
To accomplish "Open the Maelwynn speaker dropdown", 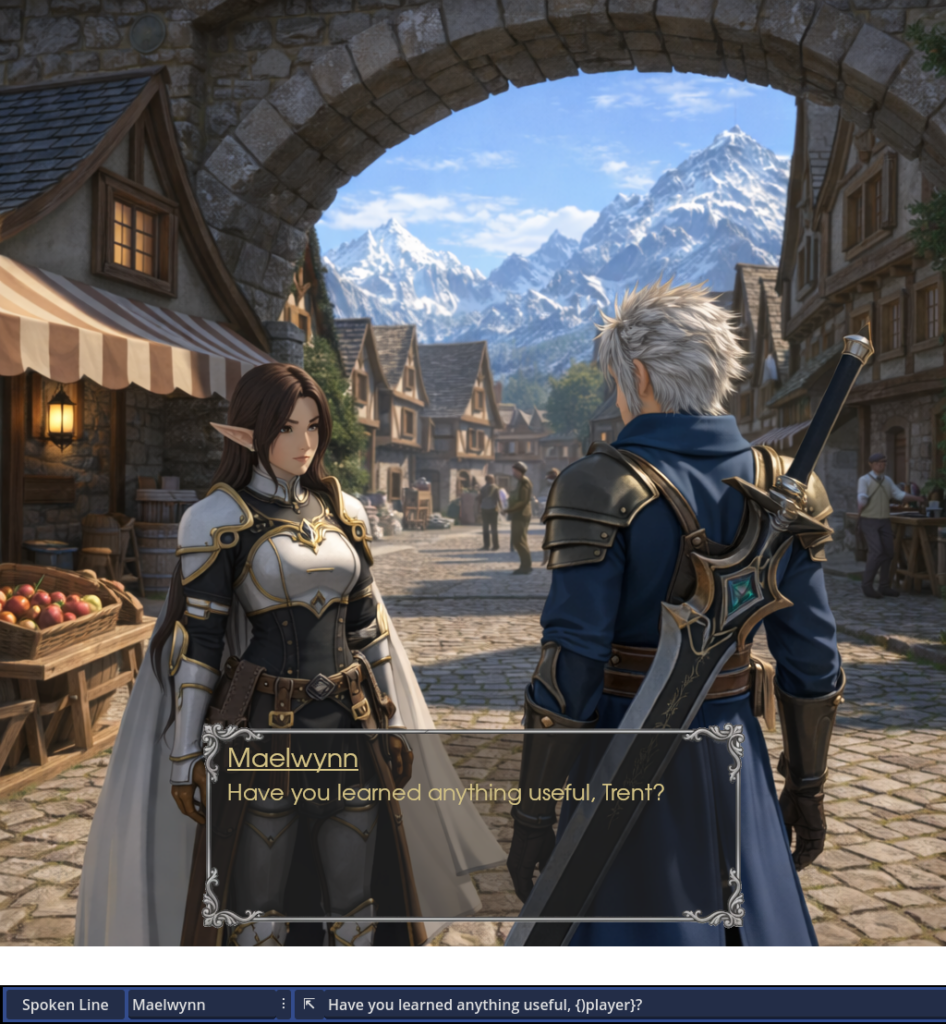I will [x=200, y=1005].
